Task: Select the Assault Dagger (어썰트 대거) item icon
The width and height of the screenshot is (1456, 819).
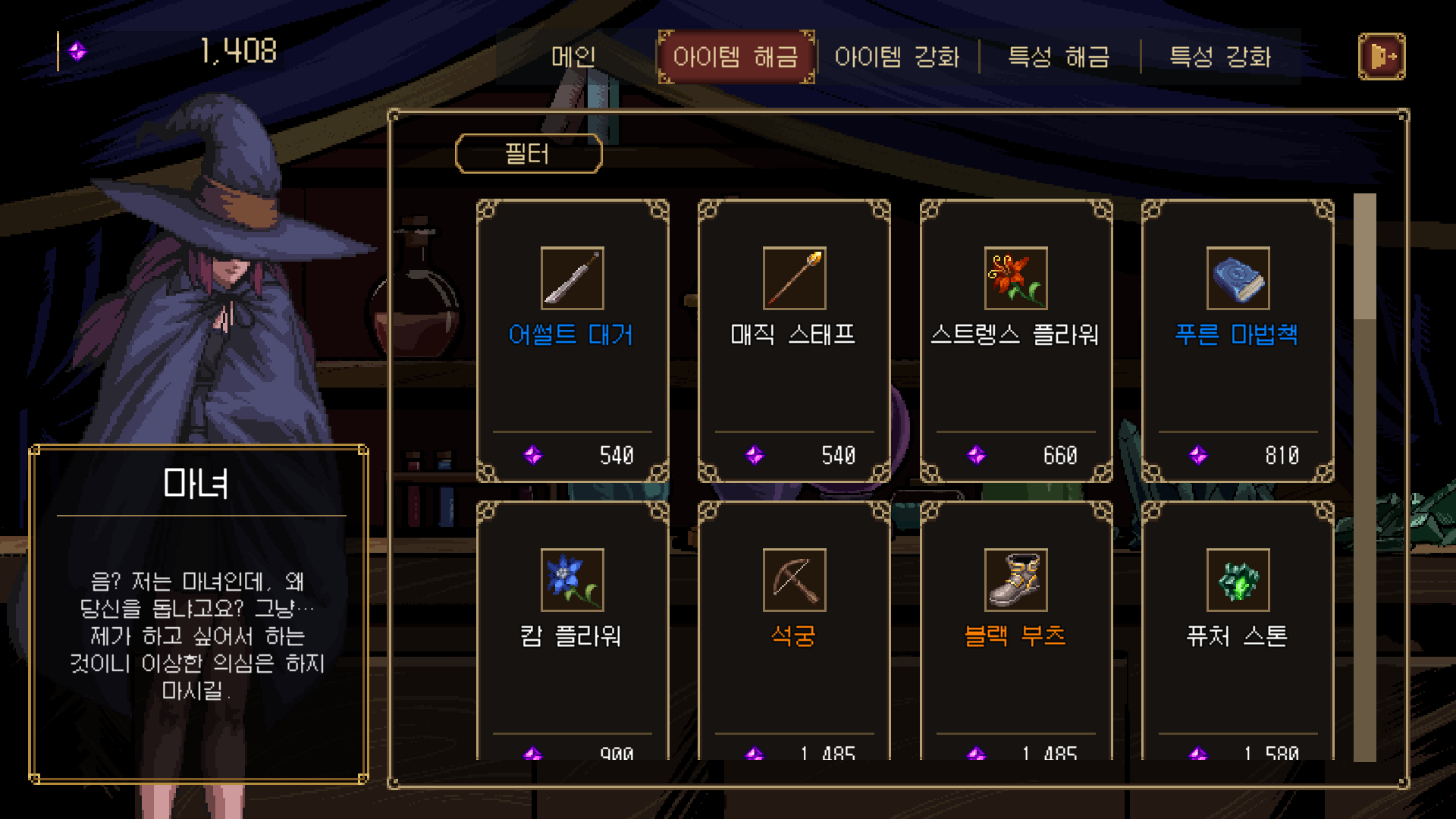Action: click(x=572, y=278)
